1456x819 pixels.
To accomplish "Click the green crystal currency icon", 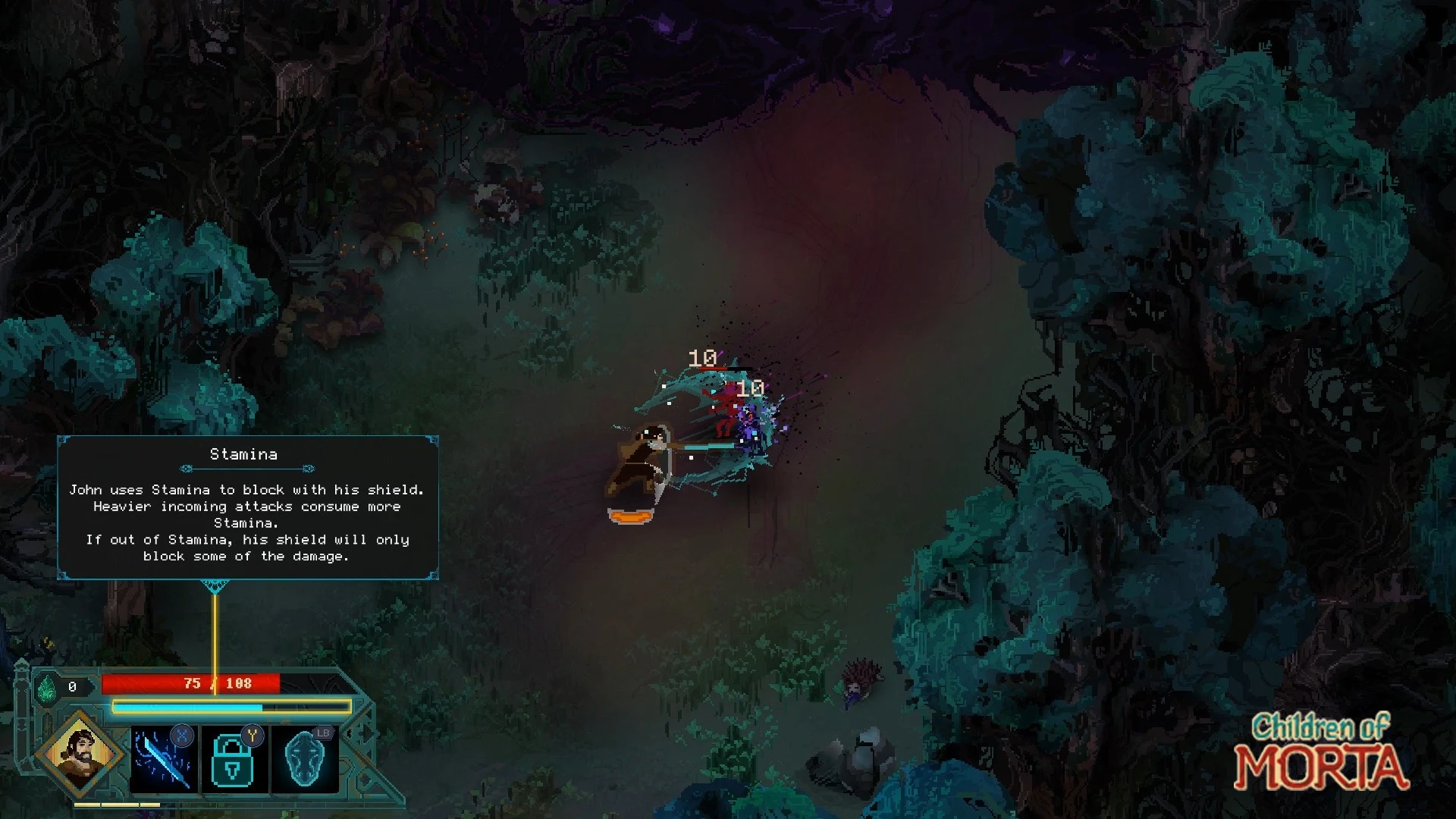I will [x=47, y=688].
